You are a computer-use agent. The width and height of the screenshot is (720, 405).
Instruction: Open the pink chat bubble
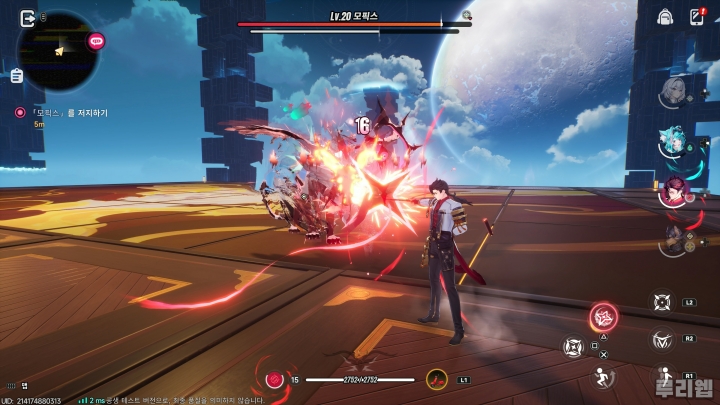97,41
